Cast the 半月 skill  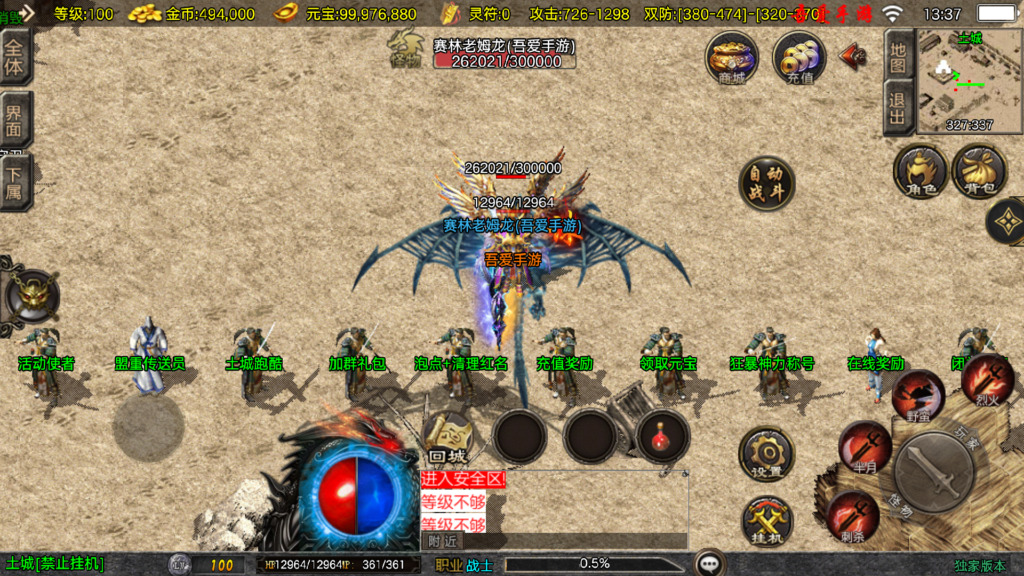pos(864,446)
